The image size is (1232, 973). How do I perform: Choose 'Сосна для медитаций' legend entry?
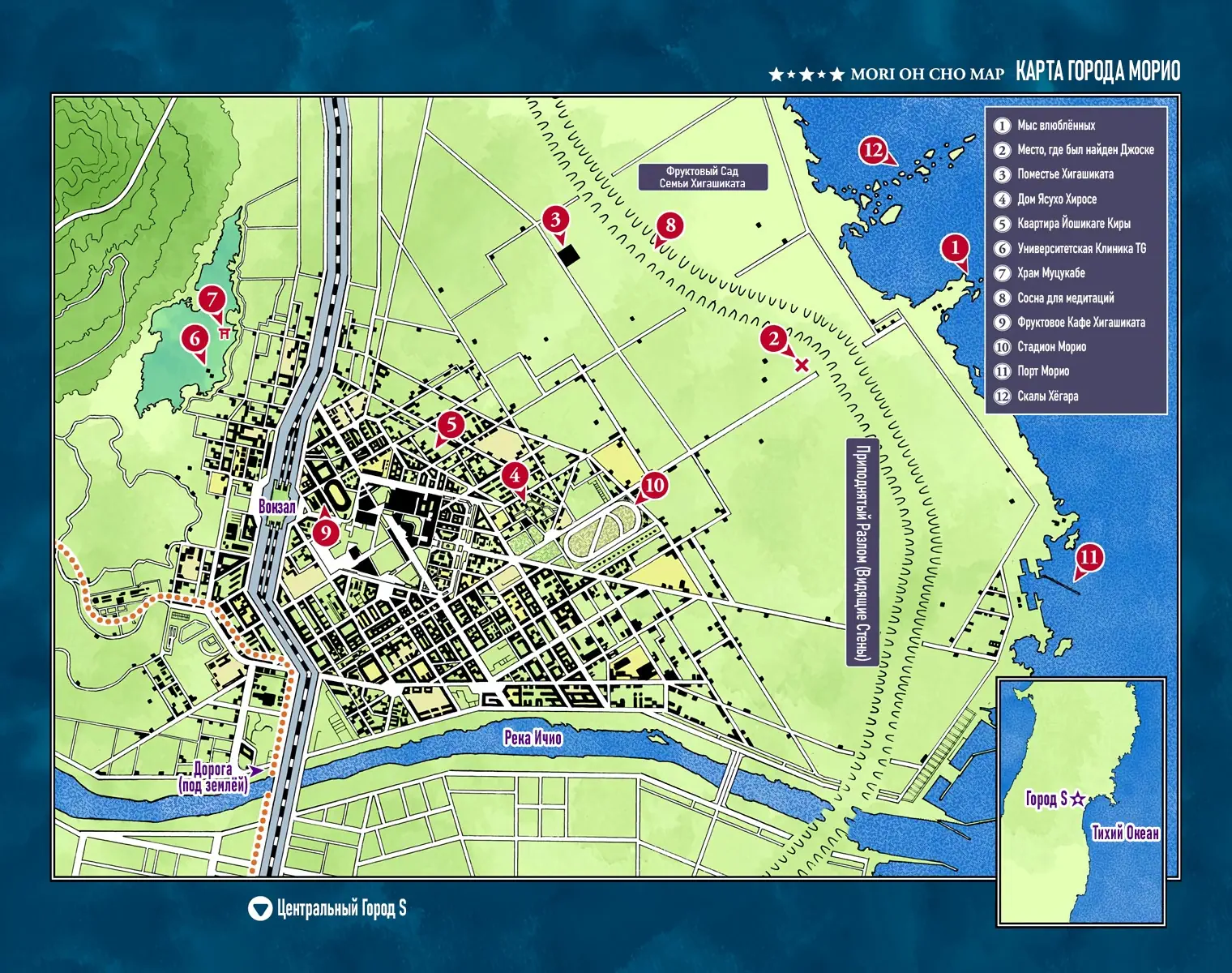(x=1065, y=298)
